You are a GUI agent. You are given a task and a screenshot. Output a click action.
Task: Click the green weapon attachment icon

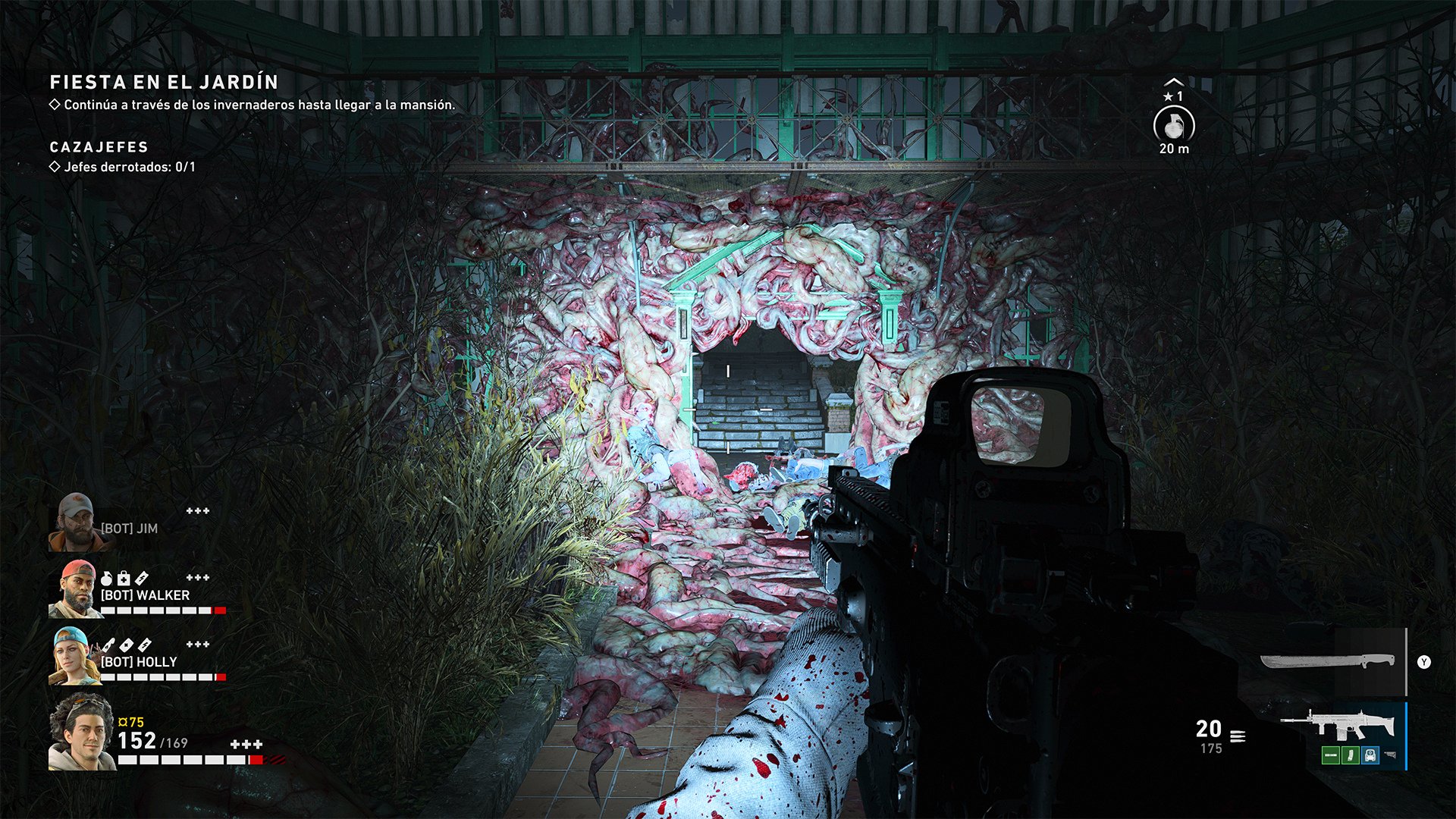(1330, 755)
